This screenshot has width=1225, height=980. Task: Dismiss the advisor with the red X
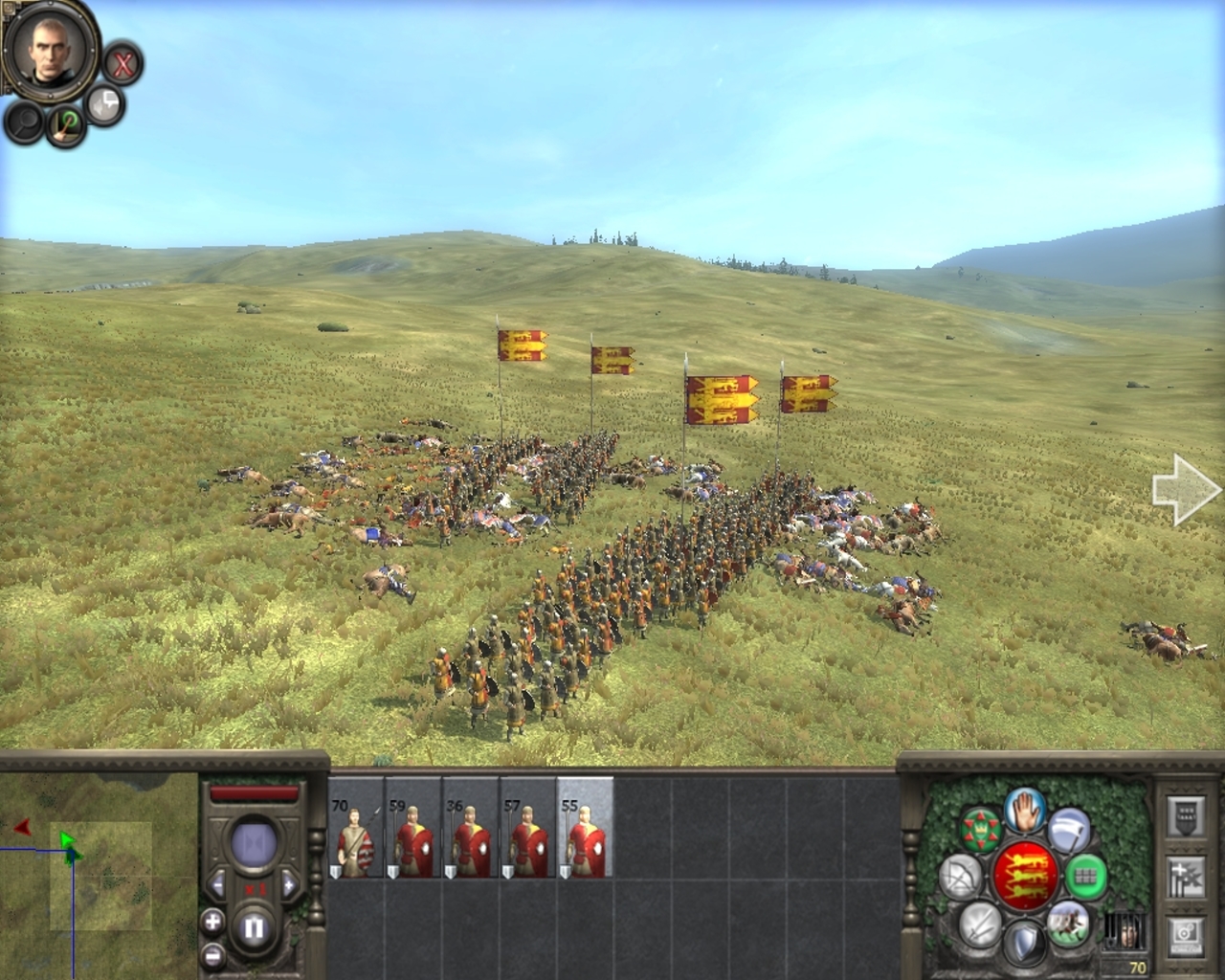[x=122, y=65]
